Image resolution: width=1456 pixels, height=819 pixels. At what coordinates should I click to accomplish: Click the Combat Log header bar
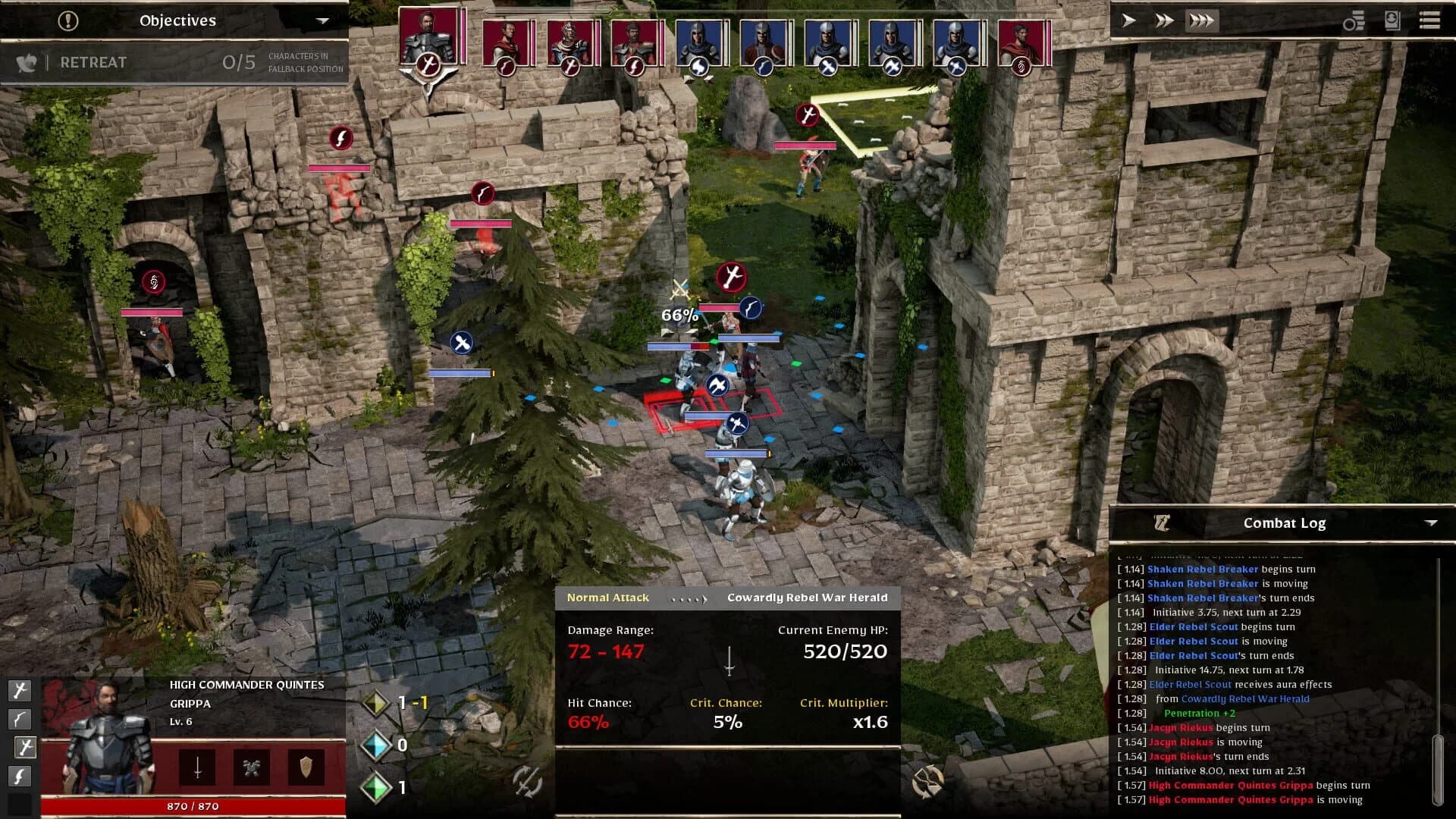click(1284, 522)
